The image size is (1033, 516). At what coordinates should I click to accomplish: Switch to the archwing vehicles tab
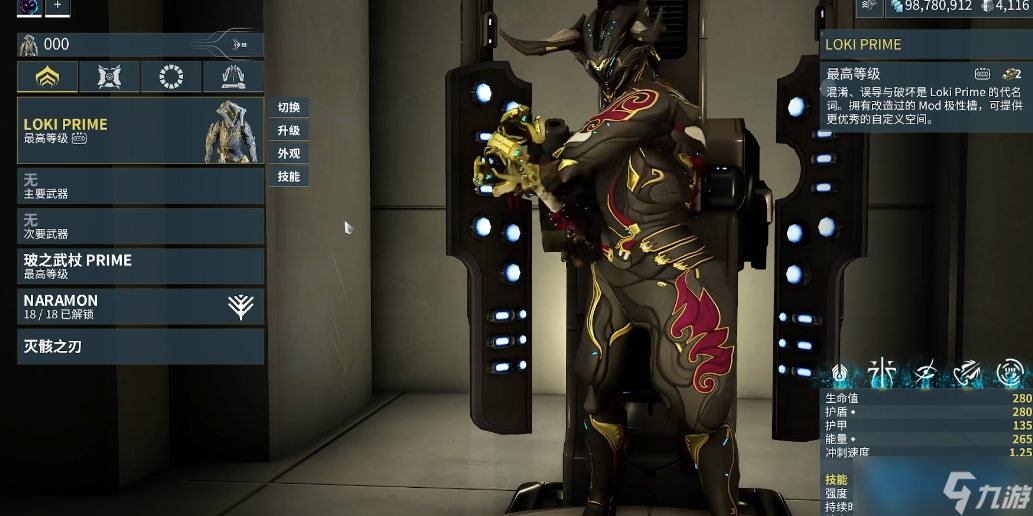233,76
